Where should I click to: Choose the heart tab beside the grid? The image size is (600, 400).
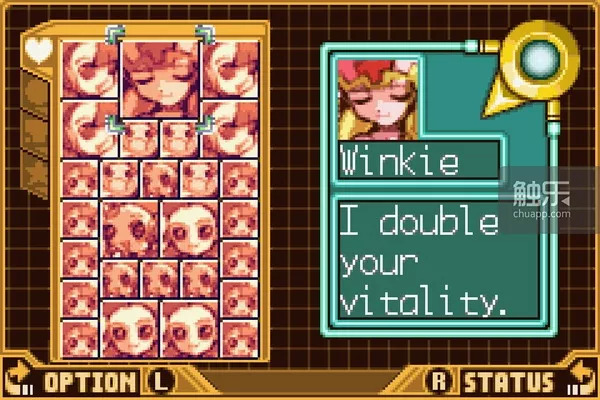tap(38, 49)
